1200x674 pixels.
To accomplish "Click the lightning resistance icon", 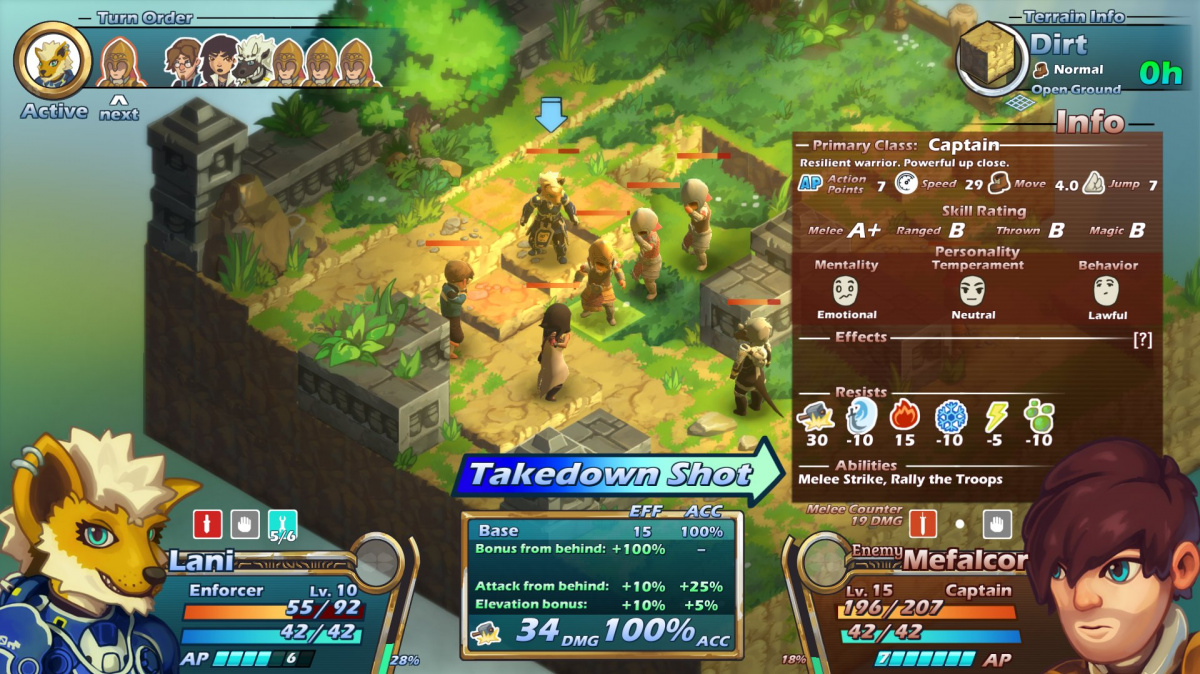I will tap(995, 415).
